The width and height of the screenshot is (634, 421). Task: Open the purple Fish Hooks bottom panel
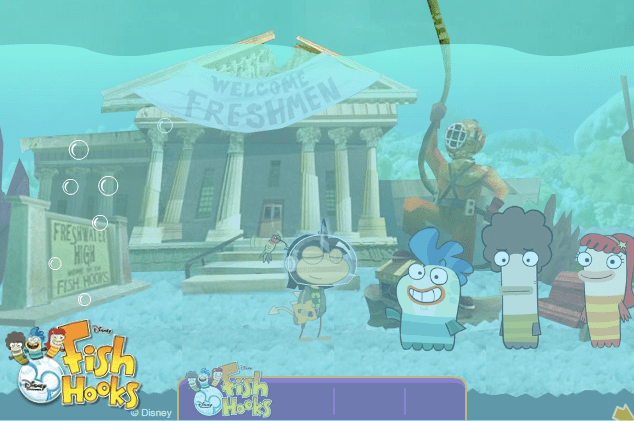click(x=322, y=398)
